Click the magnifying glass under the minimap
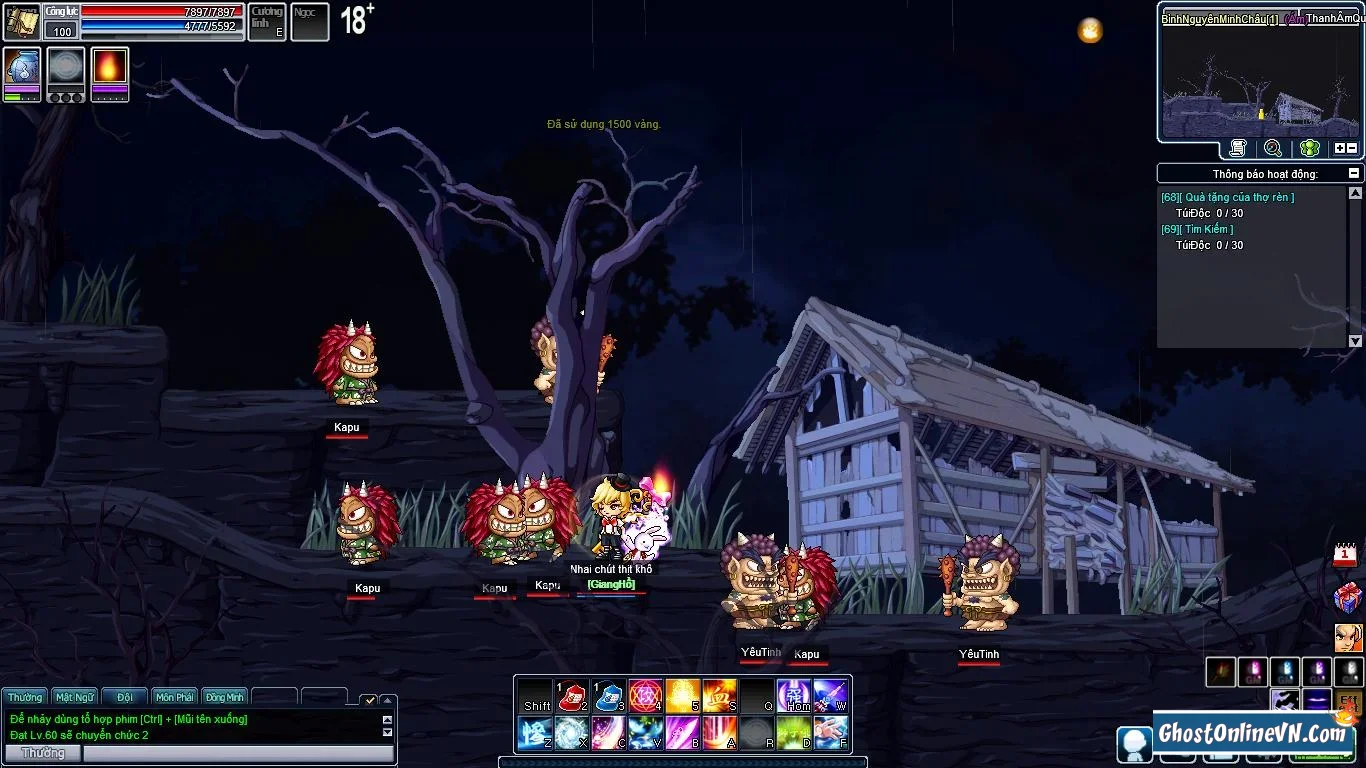This screenshot has height=768, width=1366. coord(1273,148)
